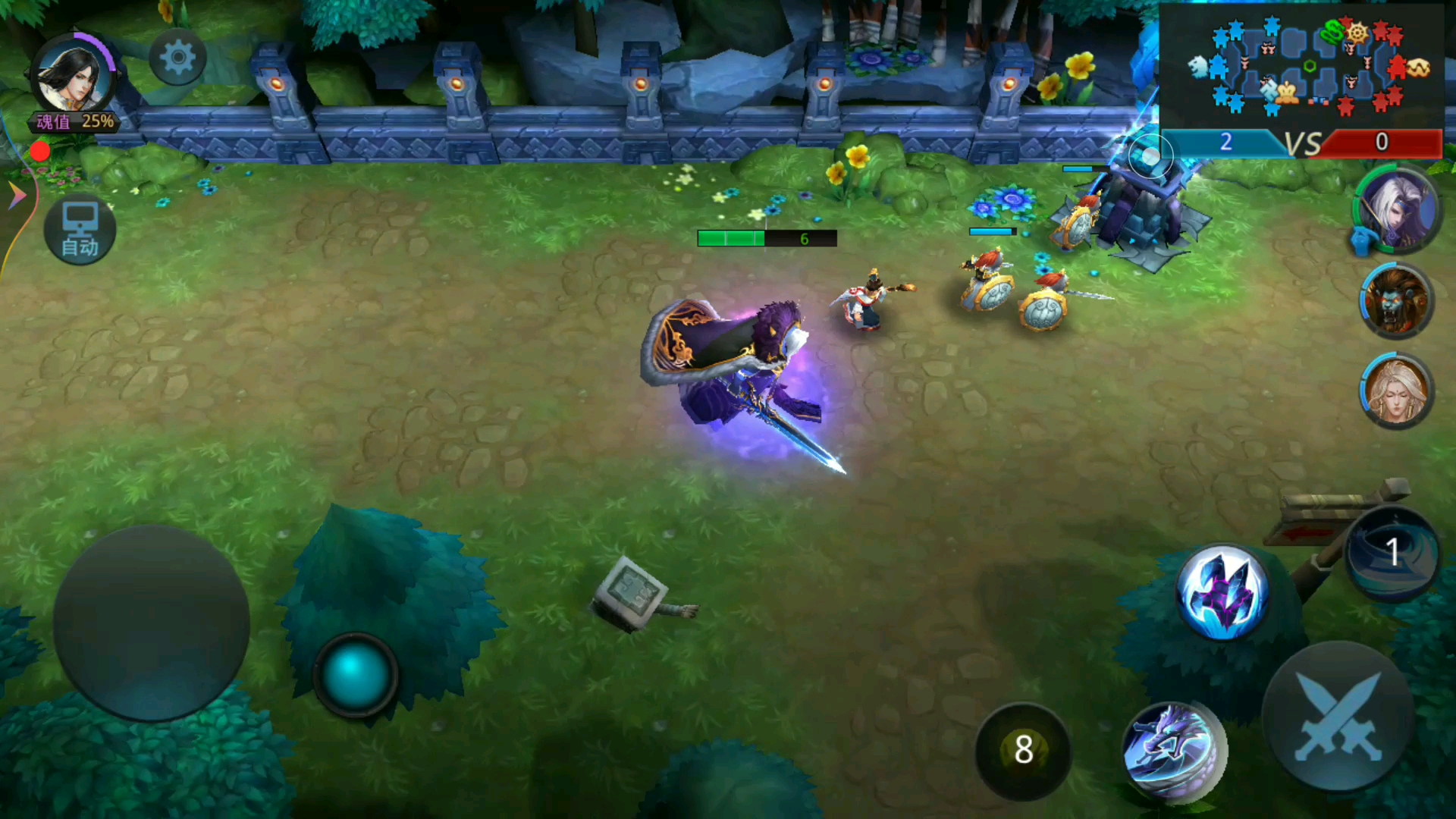Viewport: 1456px width, 819px height.
Task: Tap the cyan orb button
Action: click(354, 673)
